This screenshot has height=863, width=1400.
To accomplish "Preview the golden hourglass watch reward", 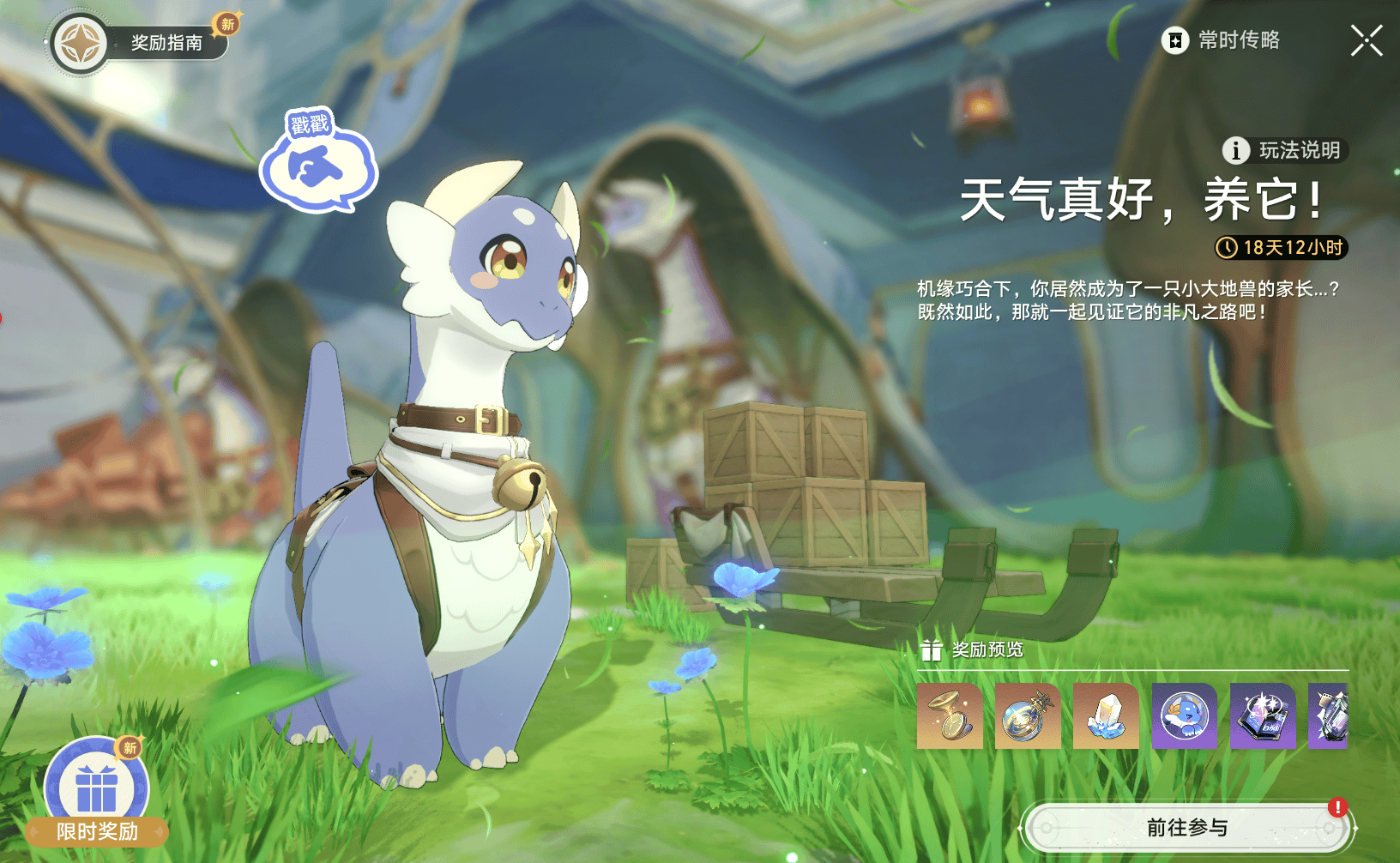I will pyautogui.click(x=950, y=716).
